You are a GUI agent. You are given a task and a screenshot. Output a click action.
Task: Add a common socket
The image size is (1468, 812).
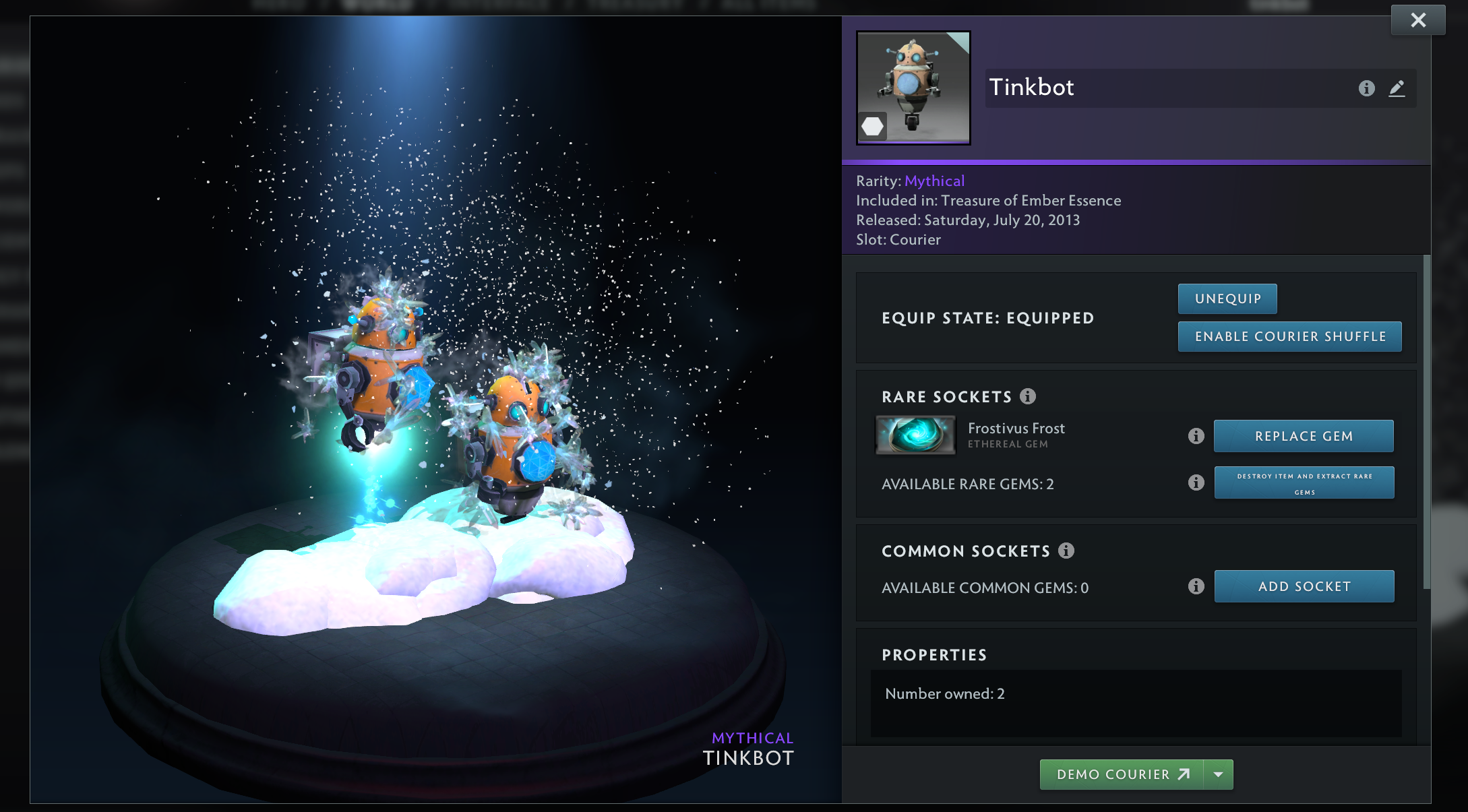pos(1304,586)
